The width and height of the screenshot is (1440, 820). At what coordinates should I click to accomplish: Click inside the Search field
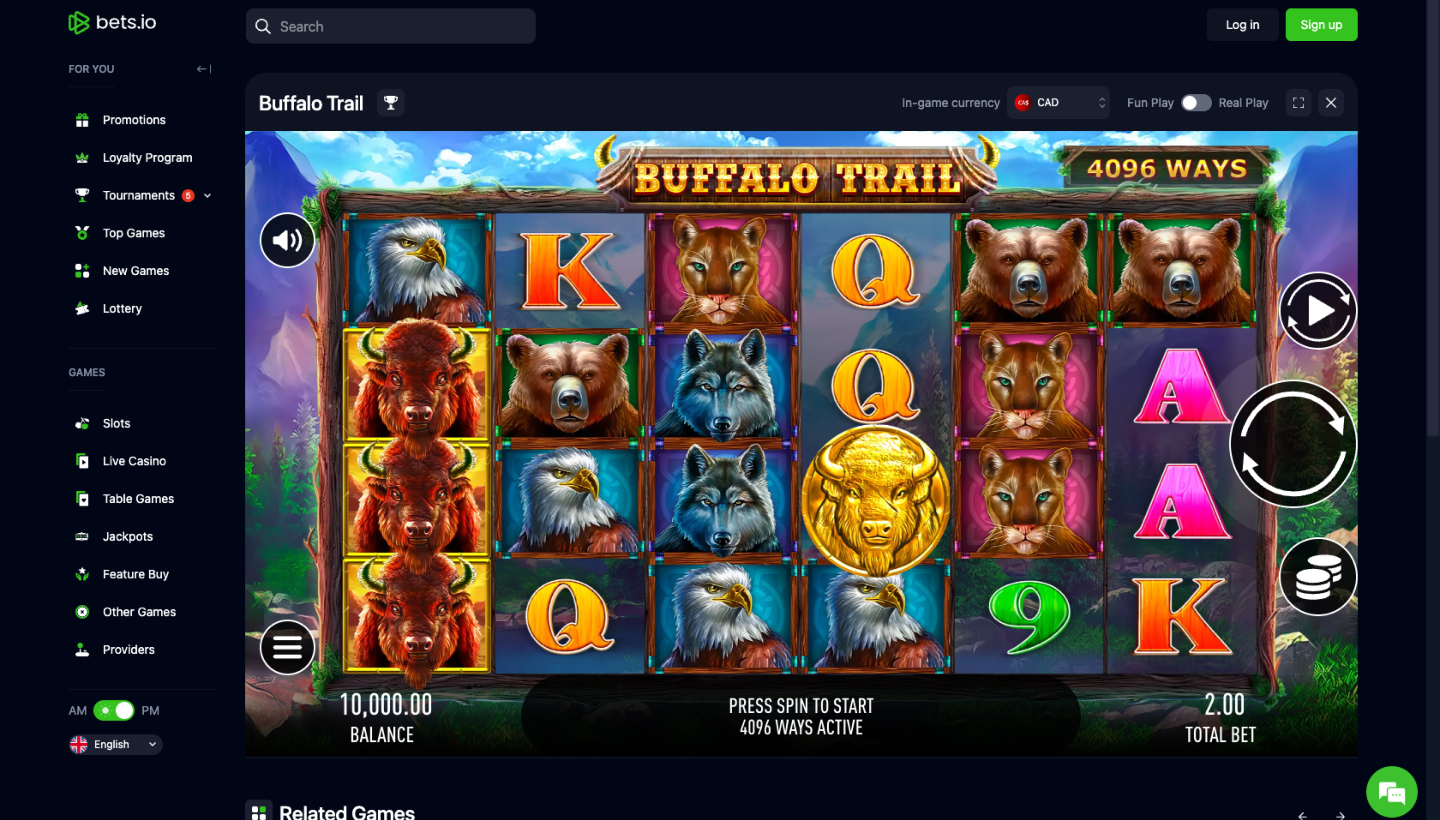[390, 26]
